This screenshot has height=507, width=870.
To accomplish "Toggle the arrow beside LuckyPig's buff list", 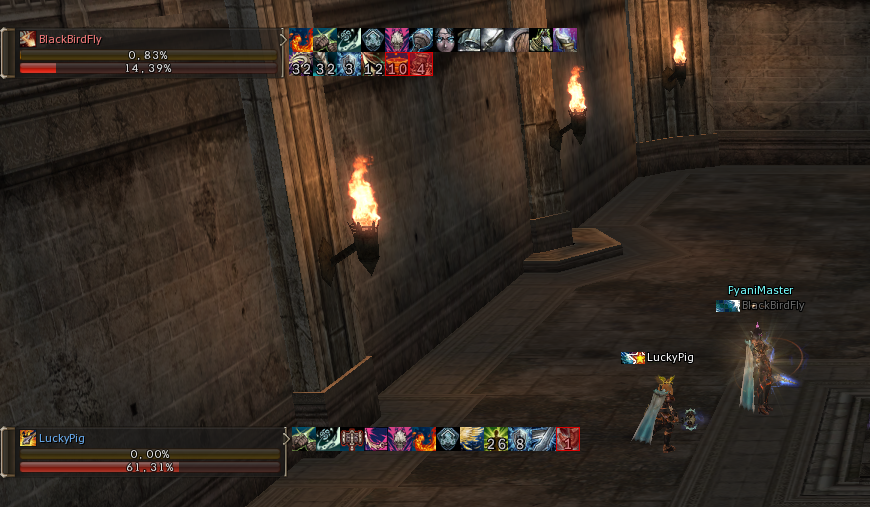I will click(285, 438).
